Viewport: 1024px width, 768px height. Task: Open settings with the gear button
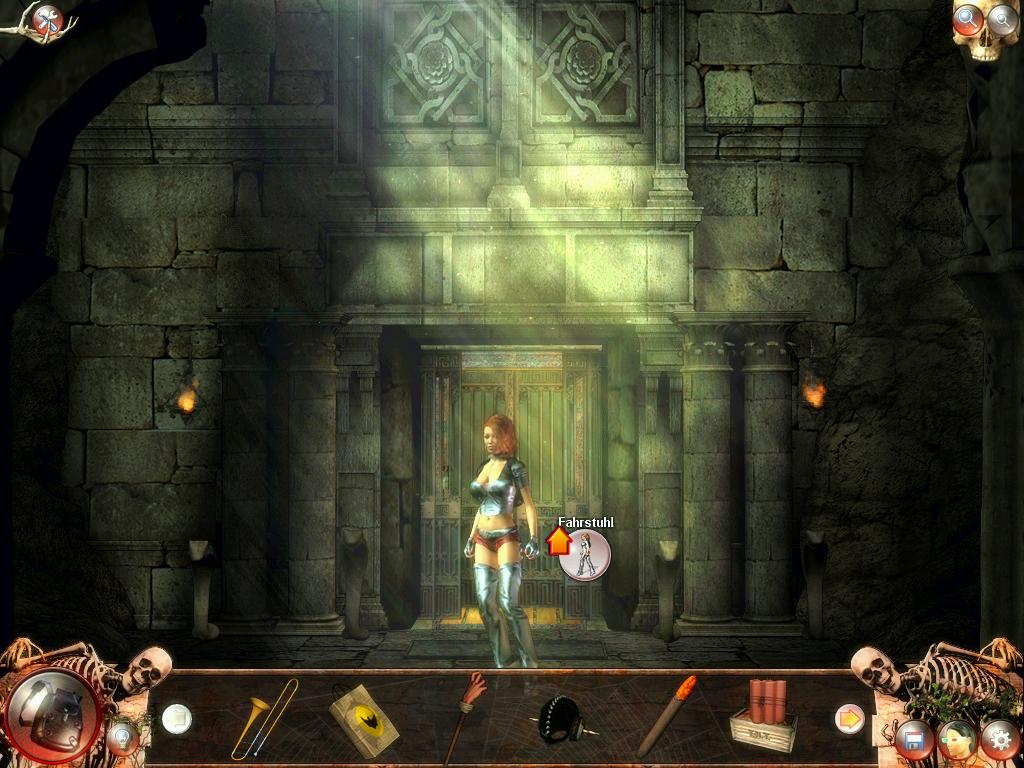click(999, 740)
